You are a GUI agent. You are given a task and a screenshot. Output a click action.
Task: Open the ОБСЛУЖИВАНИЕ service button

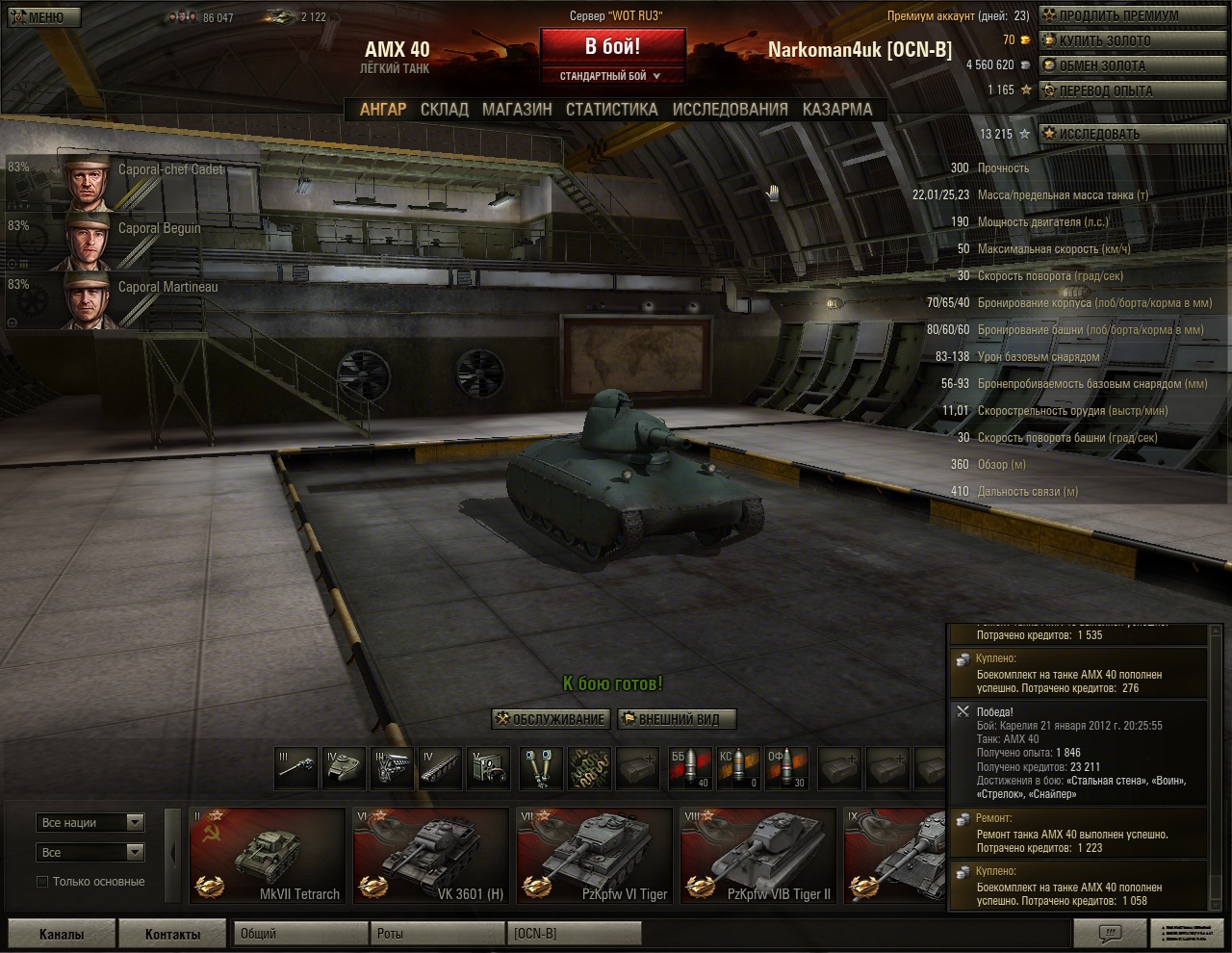tap(550, 719)
